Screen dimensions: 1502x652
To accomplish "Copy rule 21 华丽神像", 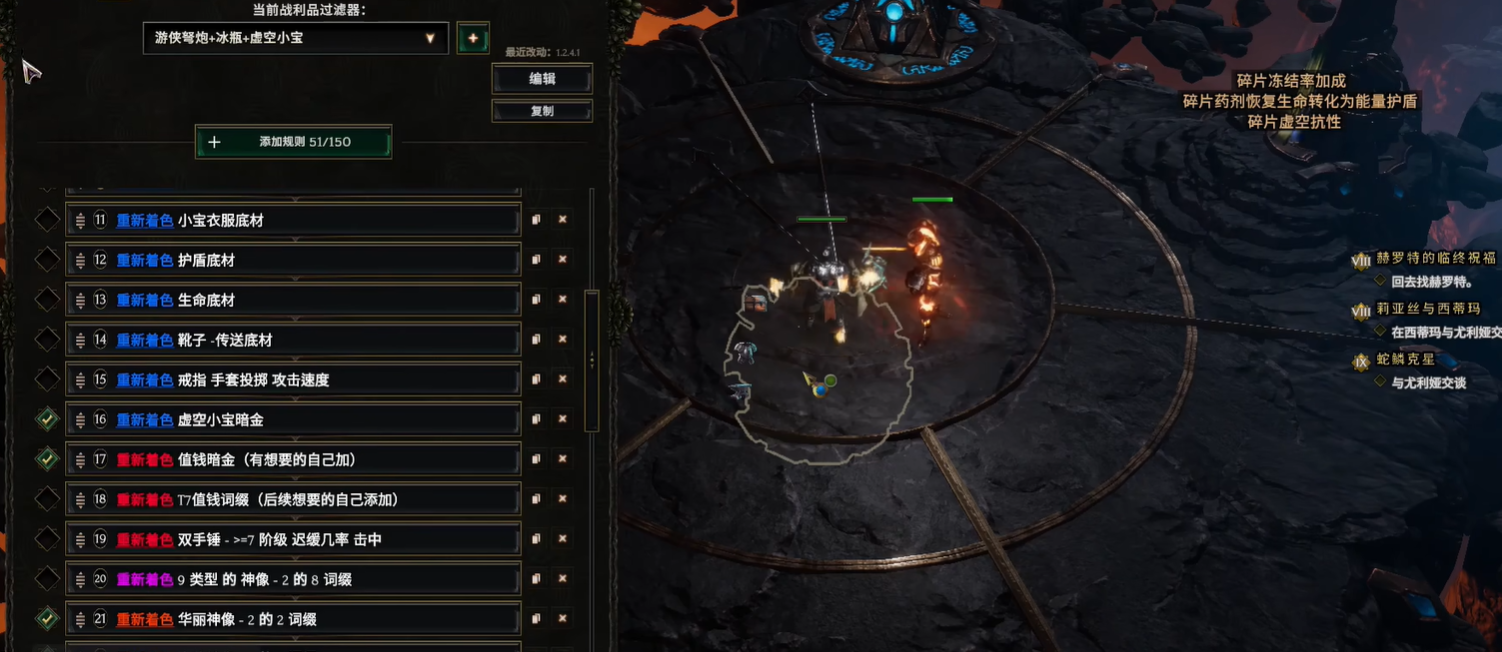I will [537, 619].
